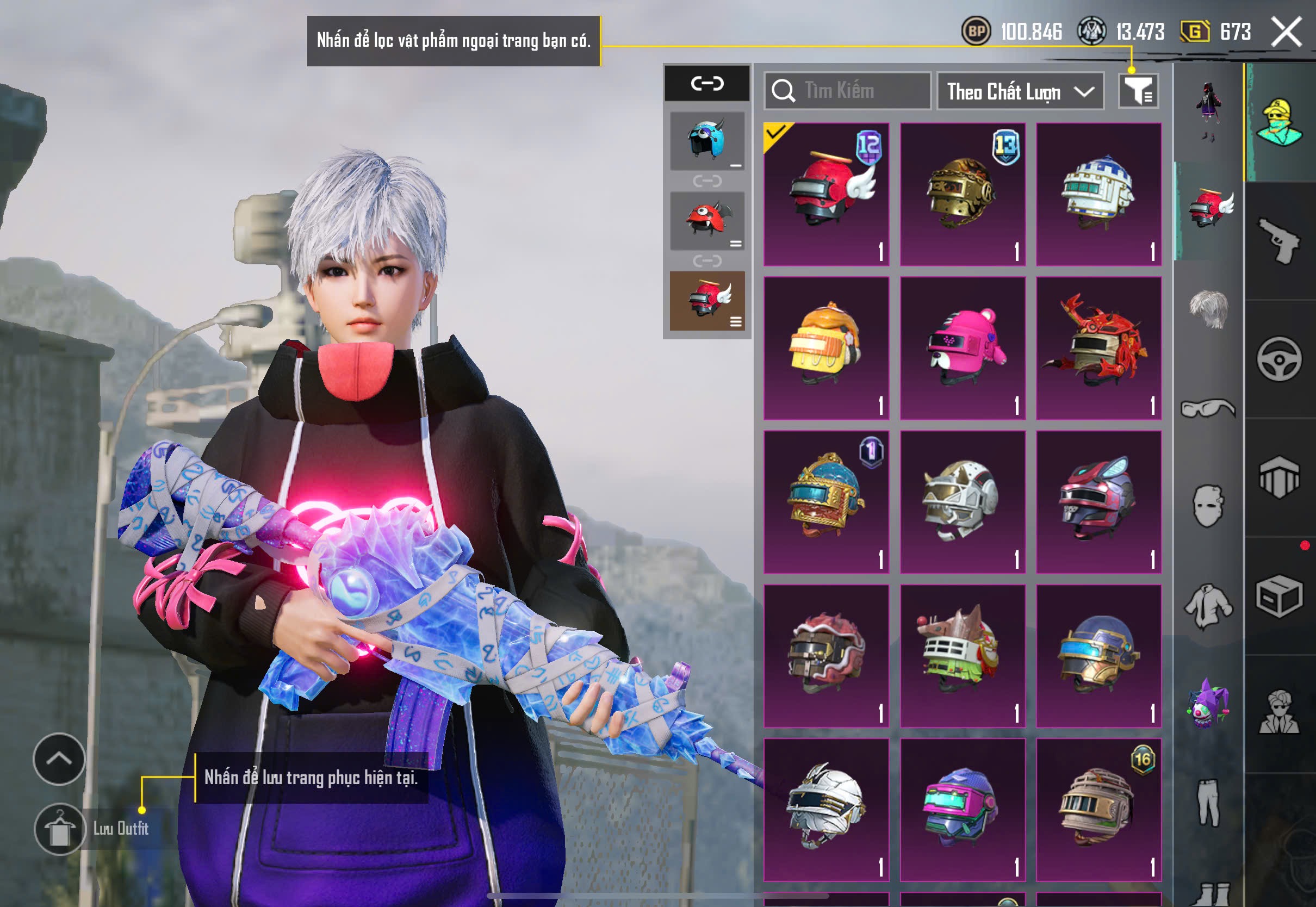
Task: Choose the golden chain helmet skin
Action: [963, 194]
